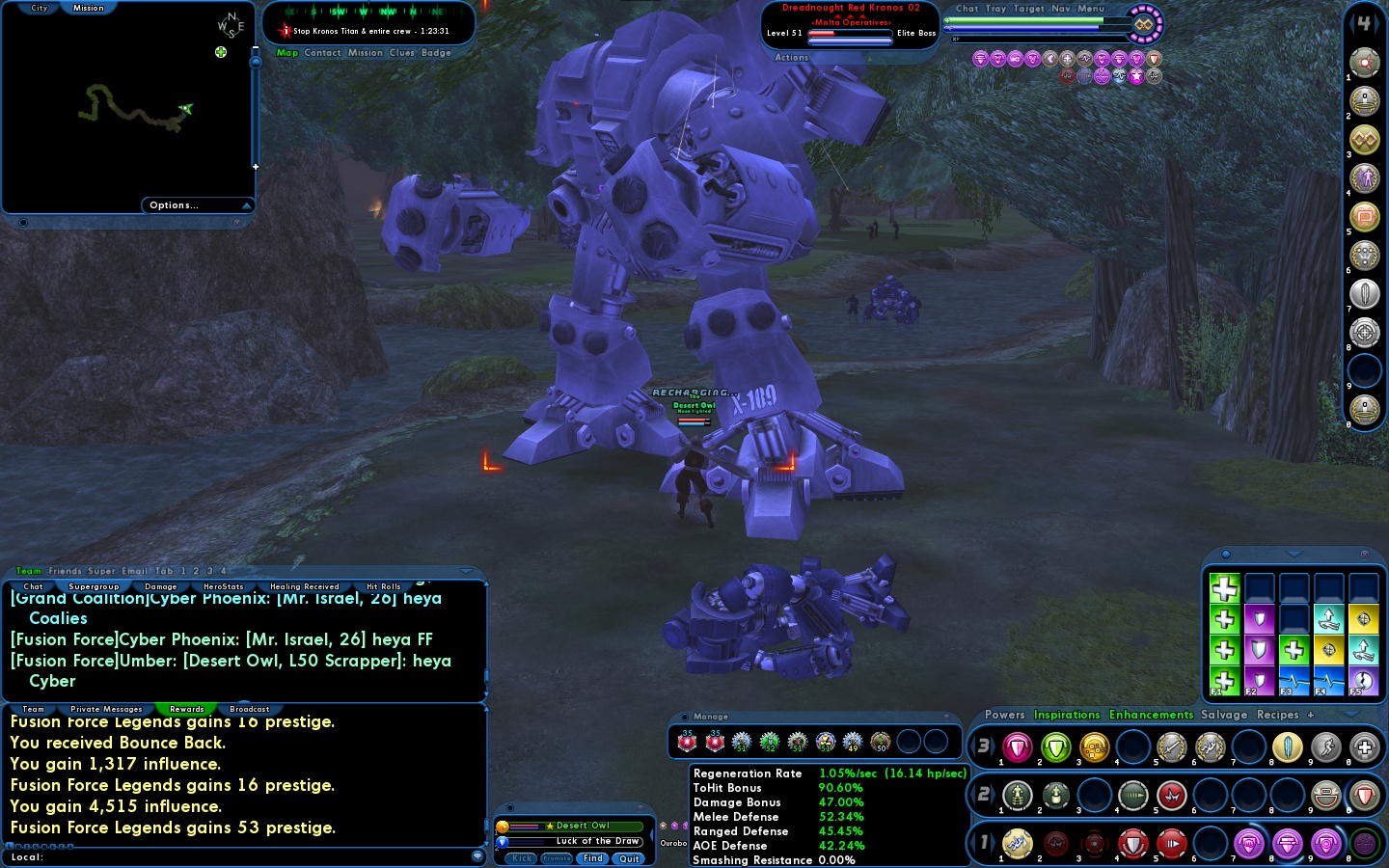Image resolution: width=1389 pixels, height=868 pixels.
Task: Toggle the Tray window
Action: (996, 9)
